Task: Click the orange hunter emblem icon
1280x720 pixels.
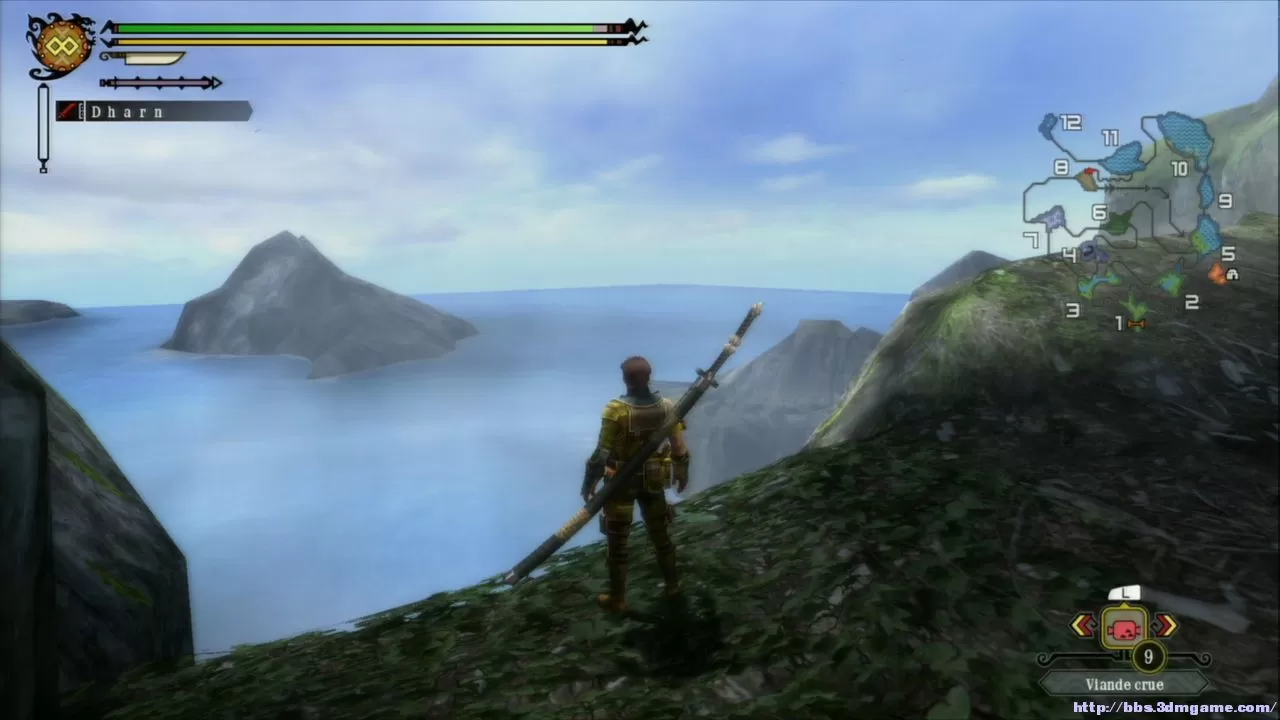Action: click(x=62, y=45)
